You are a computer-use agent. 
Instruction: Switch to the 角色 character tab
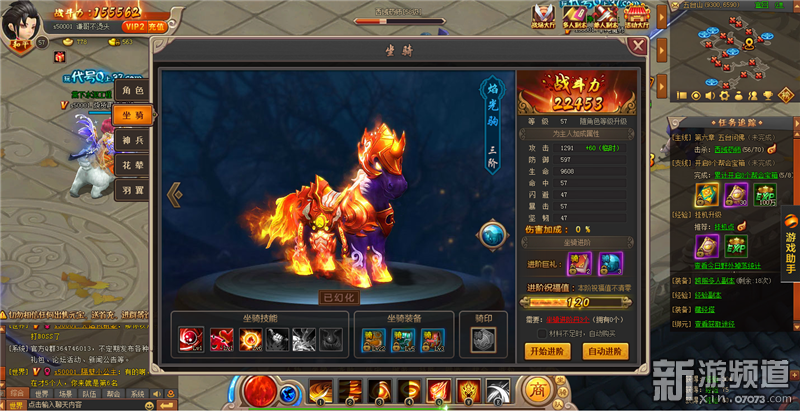point(133,90)
